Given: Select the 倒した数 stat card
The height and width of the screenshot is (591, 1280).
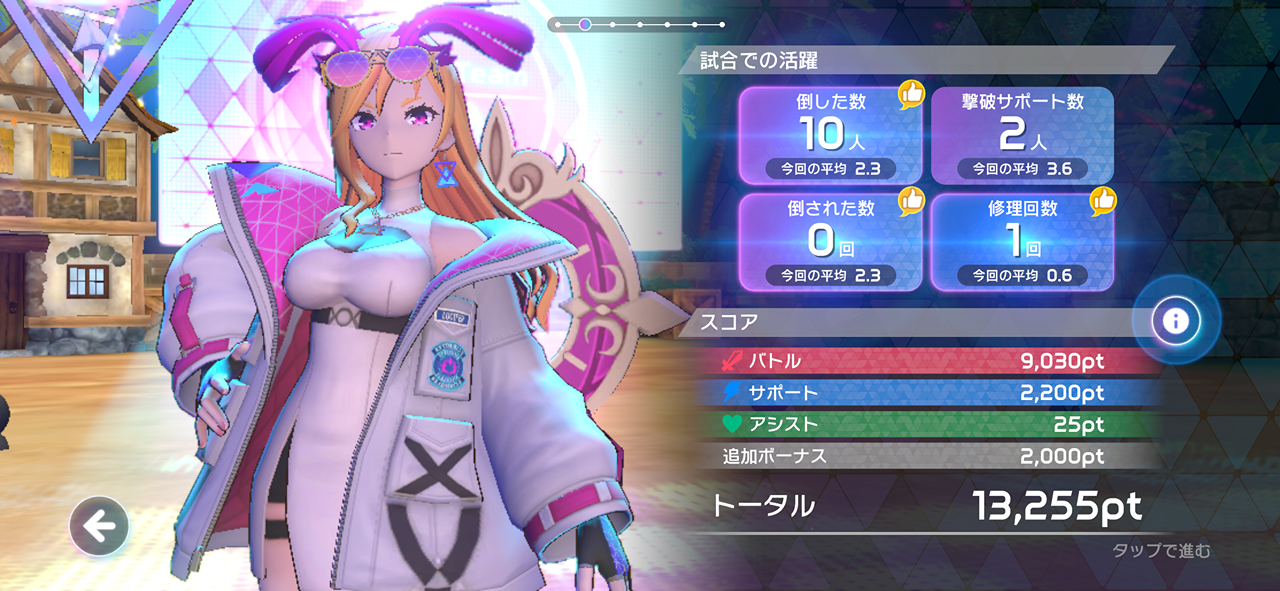Looking at the screenshot, I should pyautogui.click(x=830, y=136).
